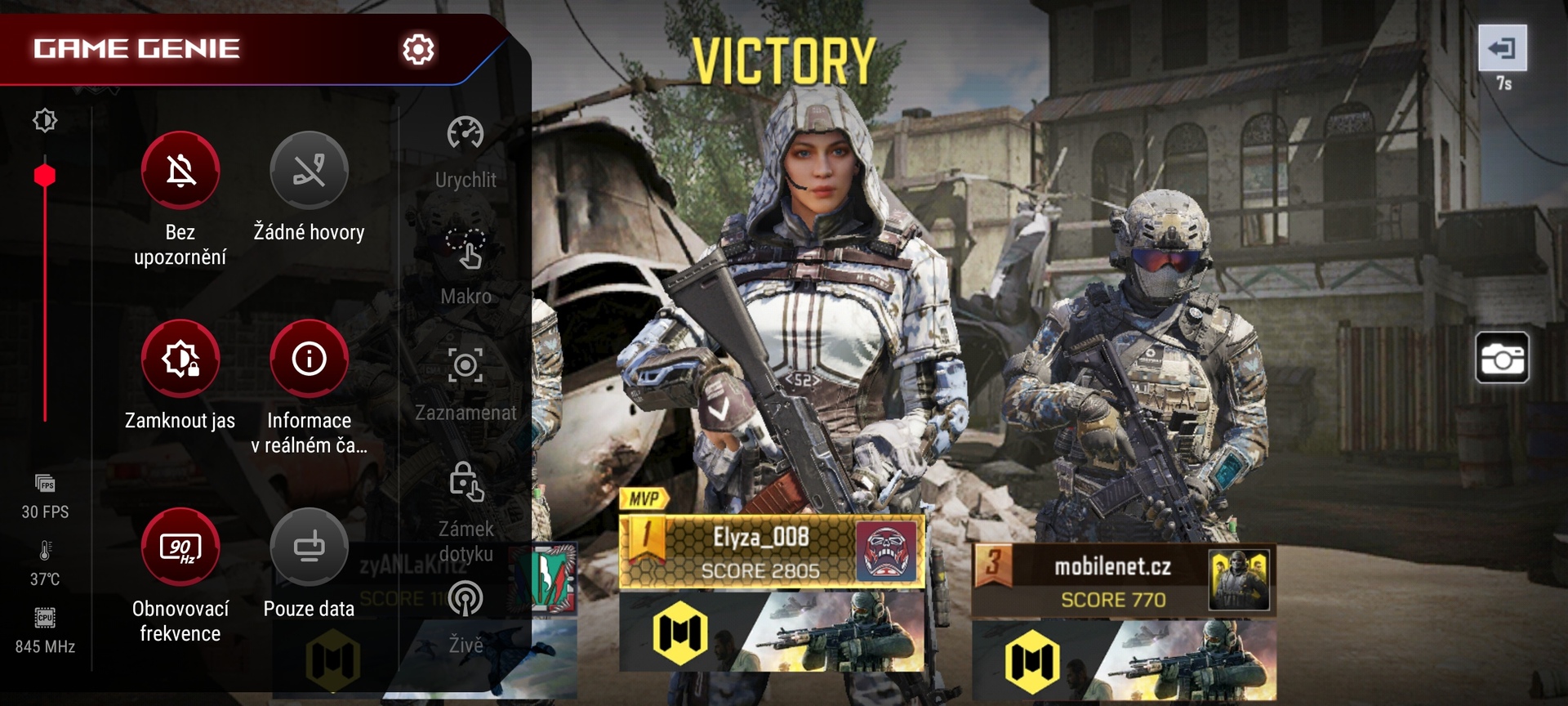Image resolution: width=1568 pixels, height=706 pixels.
Task: Toggle the Pouze data button
Action: pyautogui.click(x=309, y=547)
